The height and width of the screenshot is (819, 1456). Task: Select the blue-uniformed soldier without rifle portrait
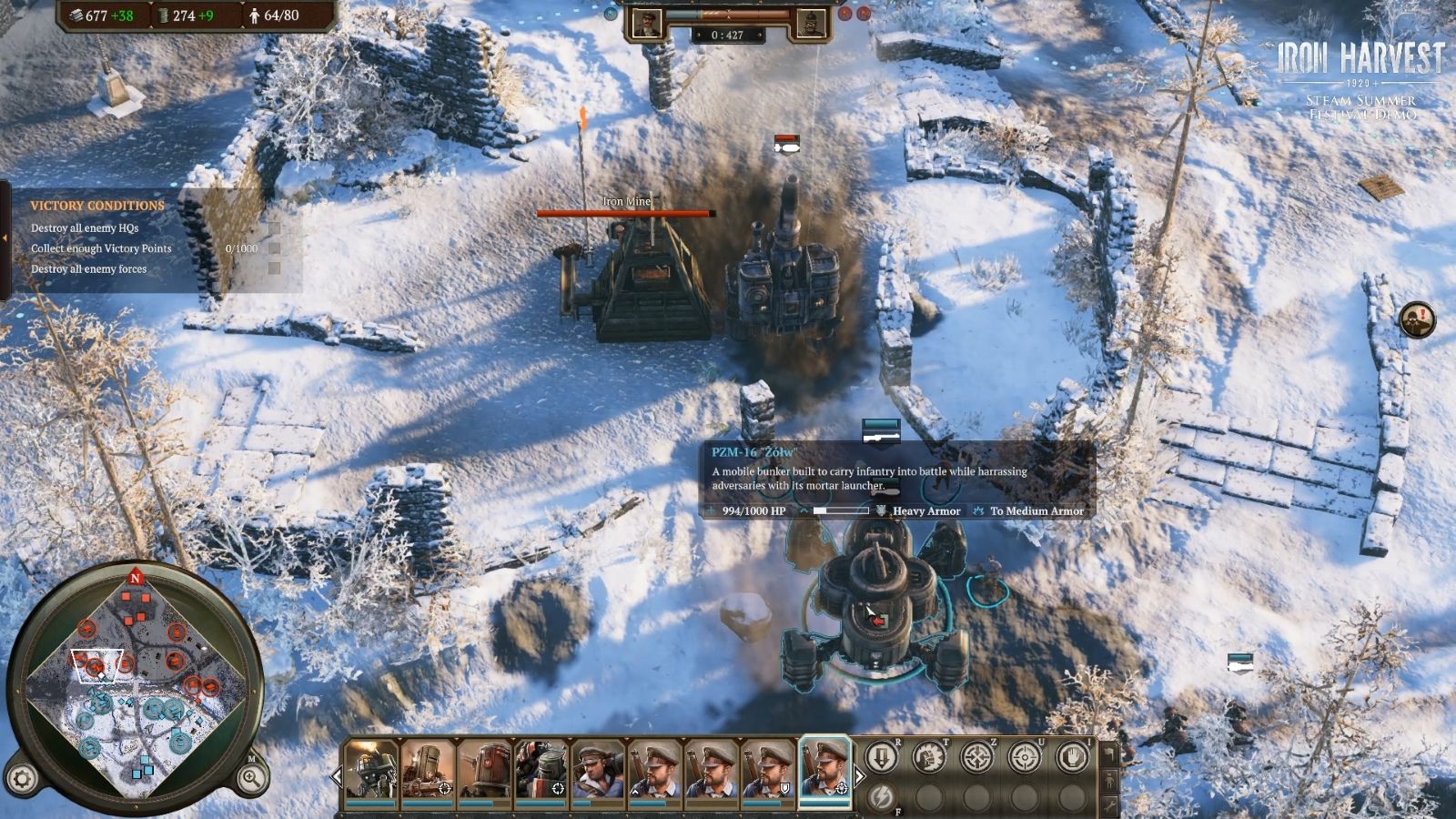click(x=598, y=771)
